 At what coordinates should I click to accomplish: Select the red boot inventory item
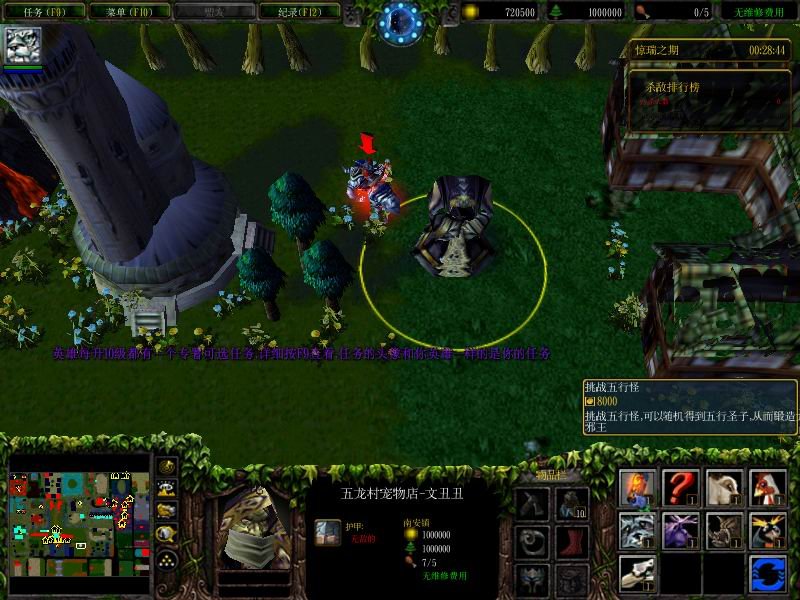pyautogui.click(x=573, y=541)
